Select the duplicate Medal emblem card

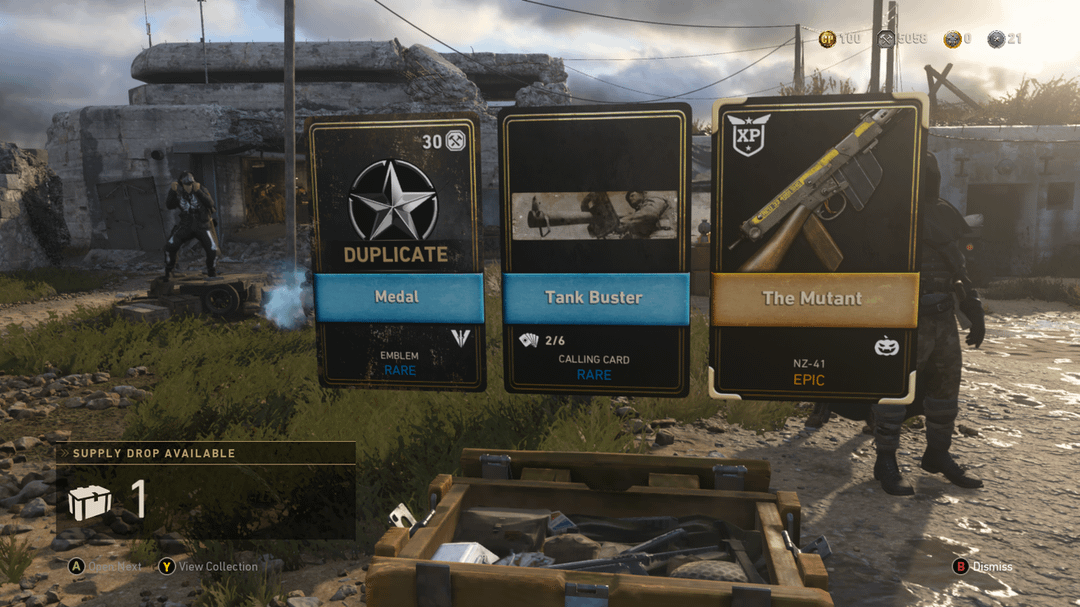click(397, 252)
